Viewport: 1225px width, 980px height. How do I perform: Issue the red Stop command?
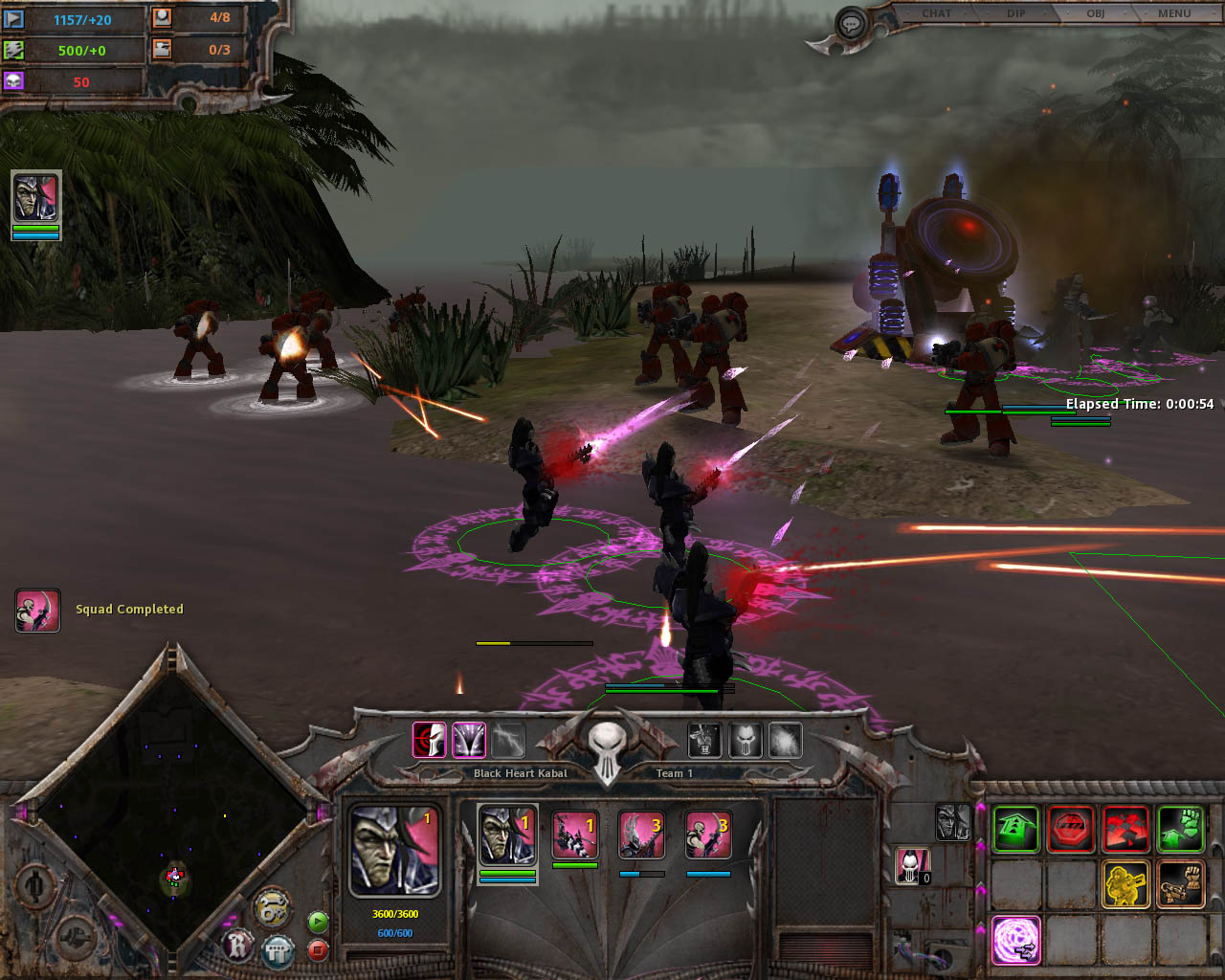click(x=1071, y=829)
